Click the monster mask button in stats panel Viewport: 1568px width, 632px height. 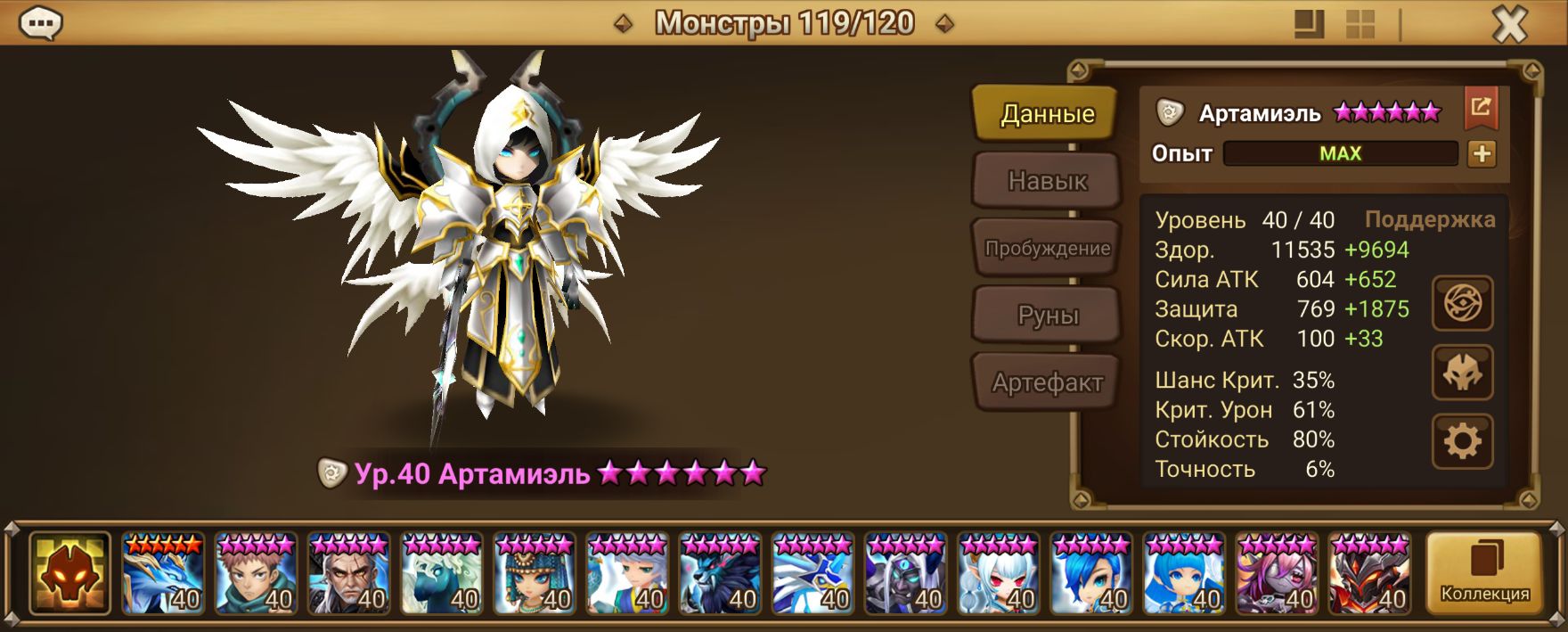(1462, 373)
